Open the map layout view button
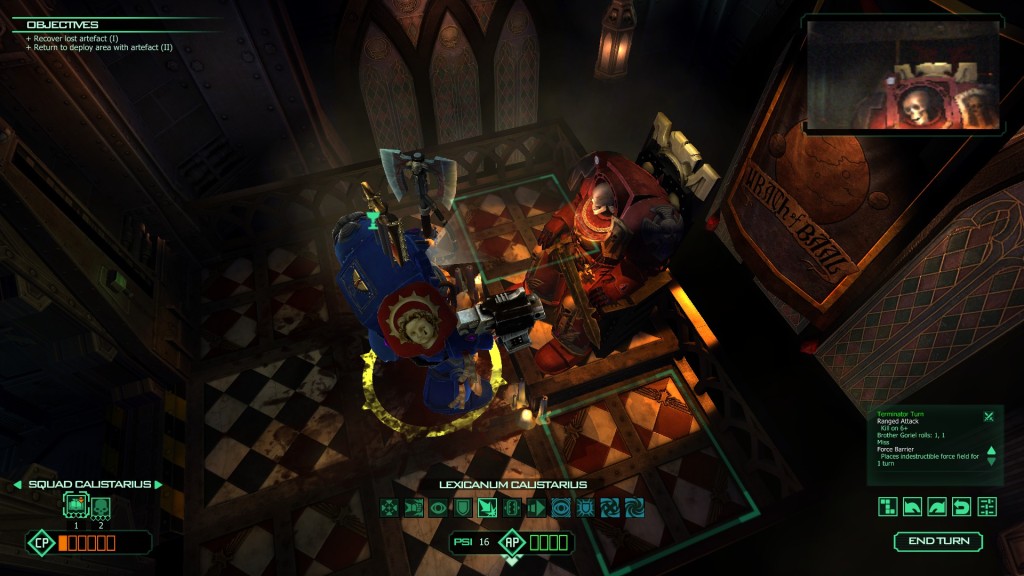This screenshot has width=1024, height=576. [x=888, y=506]
